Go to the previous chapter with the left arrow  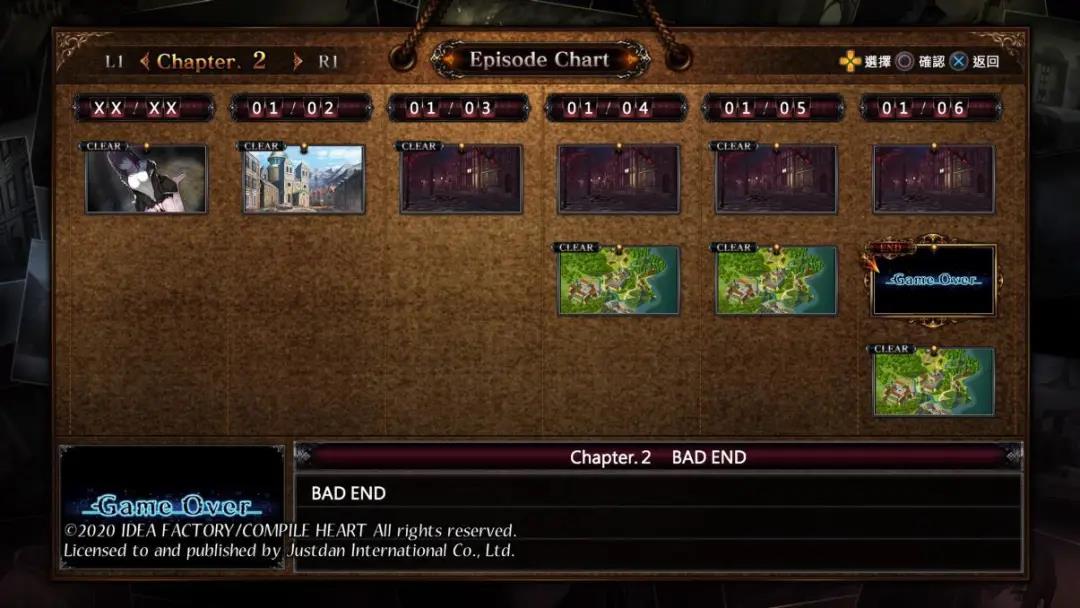[x=144, y=61]
